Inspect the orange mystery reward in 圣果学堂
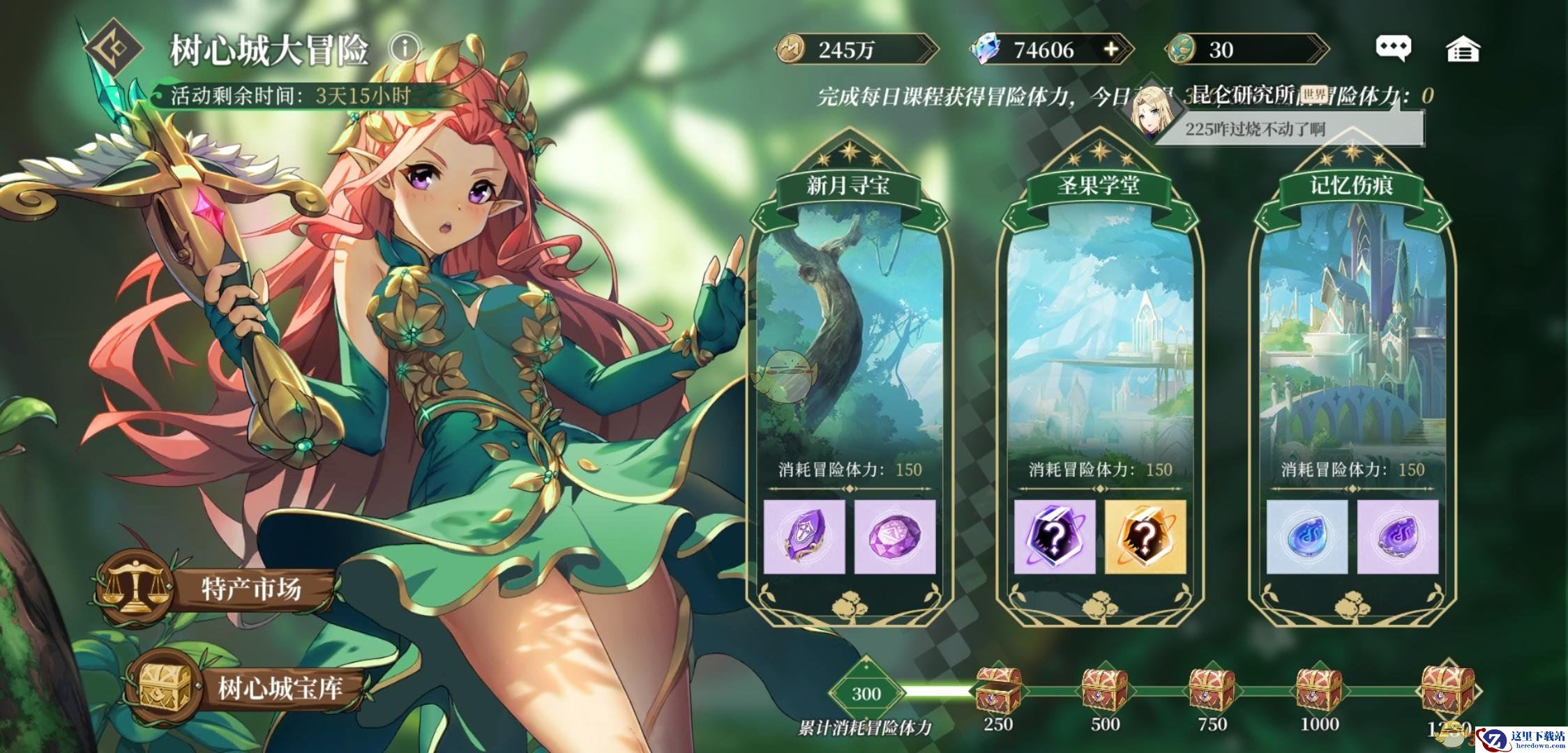The image size is (1568, 753). pos(1145,537)
